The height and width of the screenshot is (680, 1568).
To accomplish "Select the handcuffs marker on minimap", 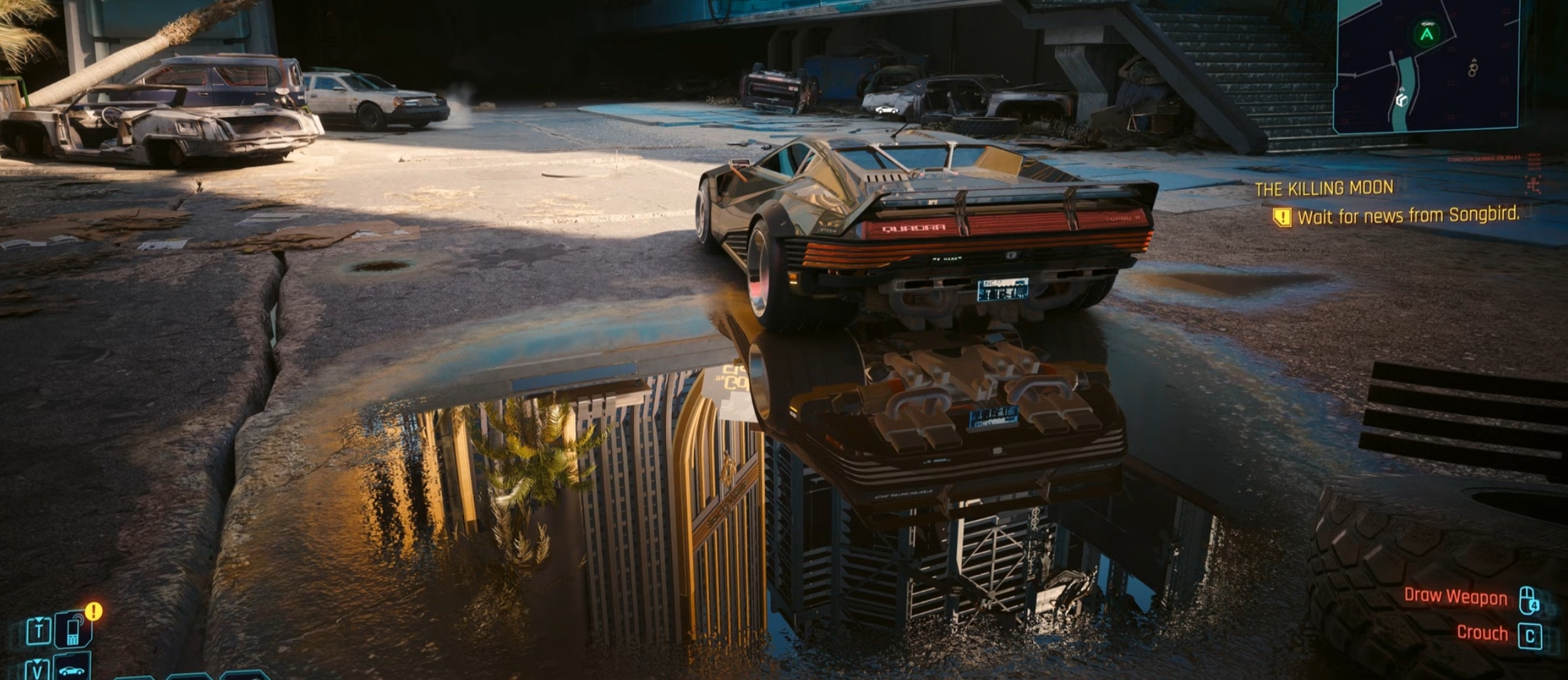I will coord(1472,69).
